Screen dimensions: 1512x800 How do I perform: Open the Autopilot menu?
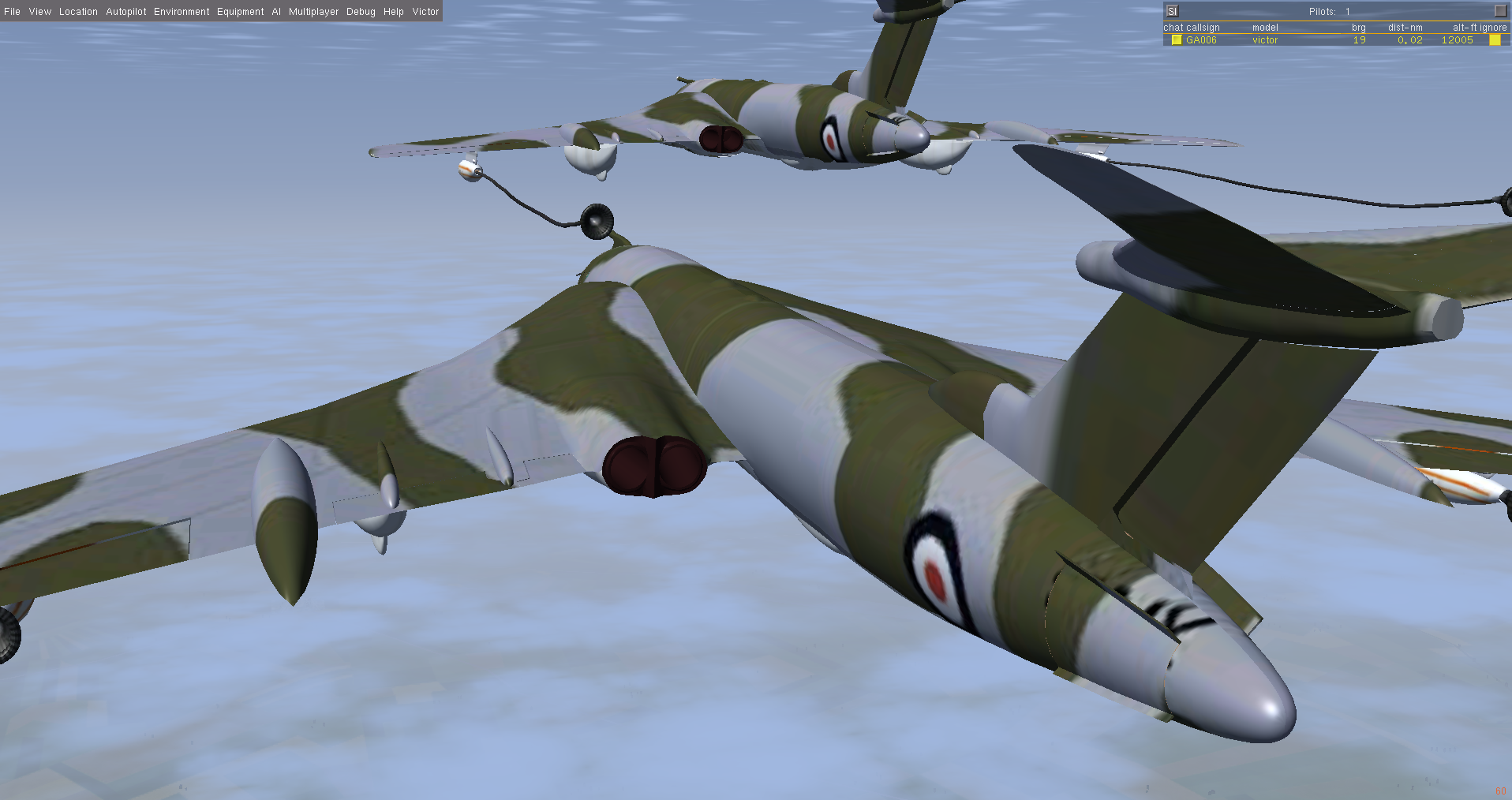tap(126, 12)
